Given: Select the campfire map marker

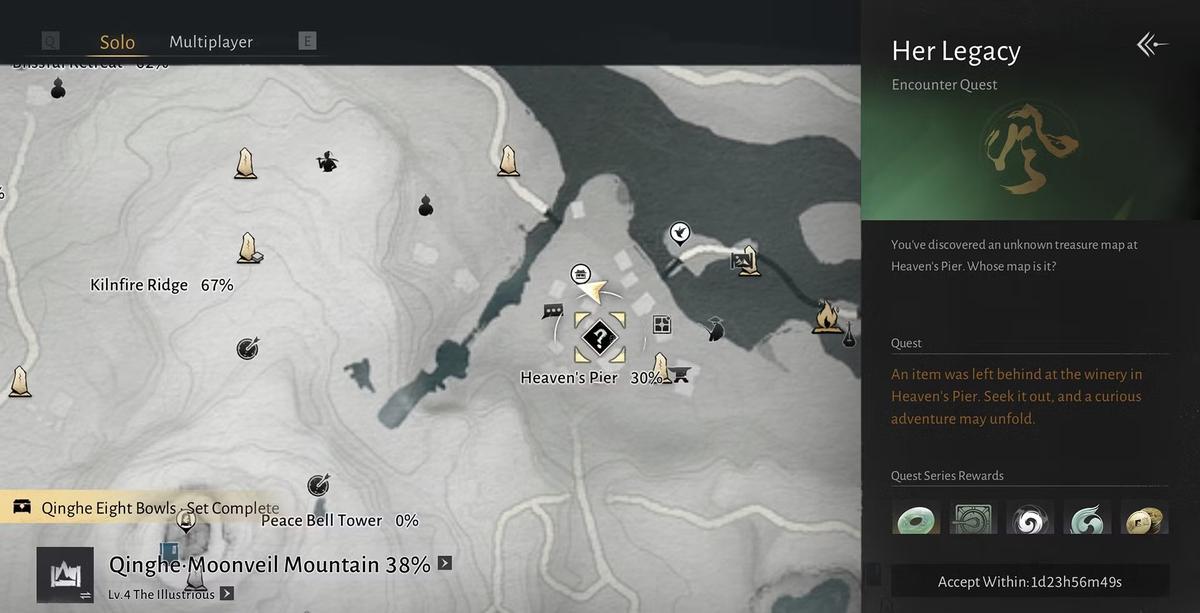Looking at the screenshot, I should (x=827, y=317).
